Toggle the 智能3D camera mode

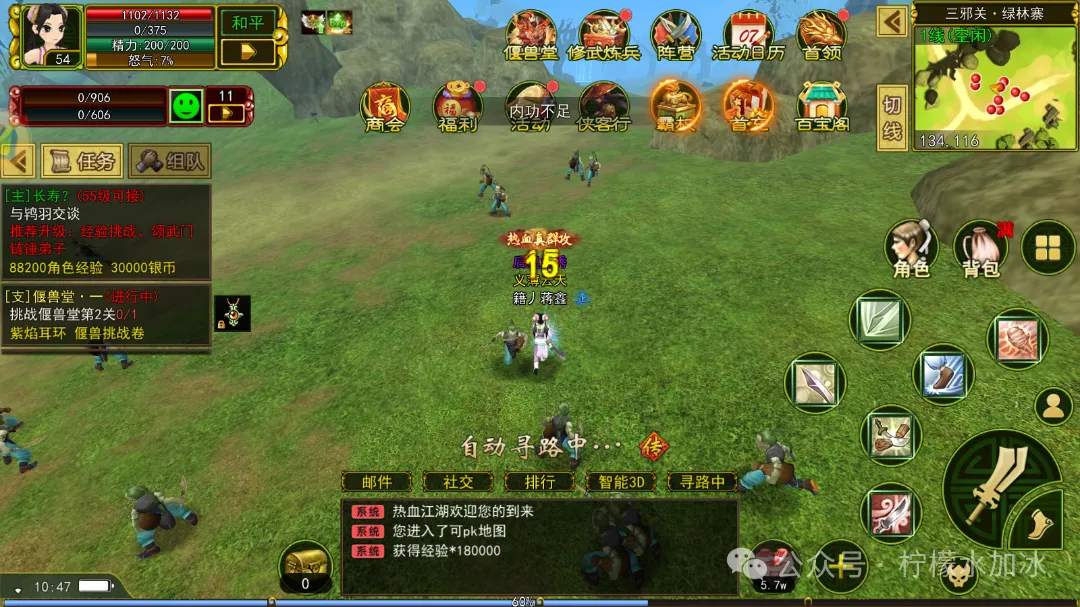click(621, 482)
